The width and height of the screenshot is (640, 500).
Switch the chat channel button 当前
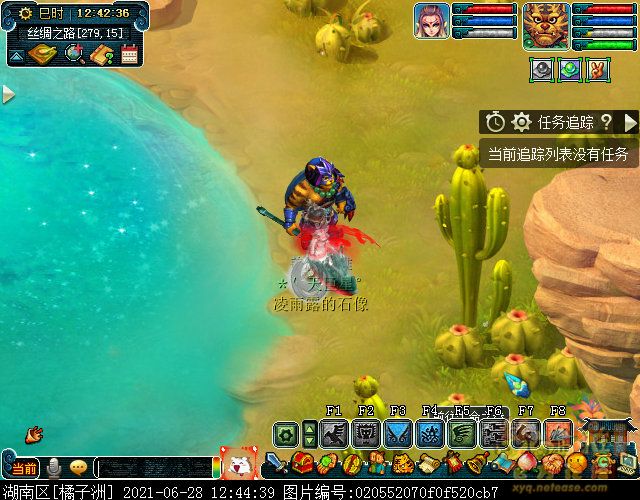point(24,468)
